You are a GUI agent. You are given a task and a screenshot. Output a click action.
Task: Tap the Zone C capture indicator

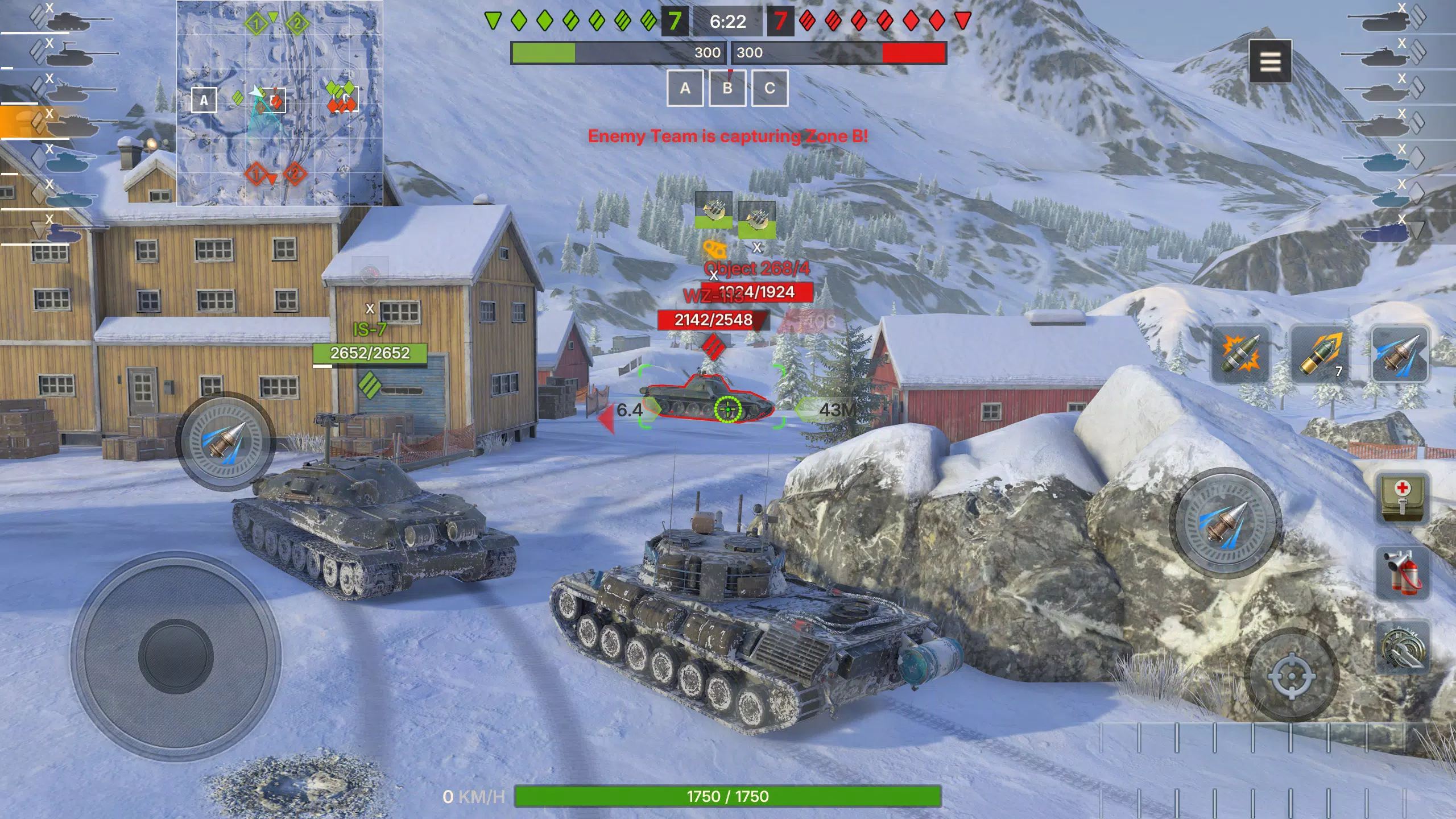click(x=771, y=88)
